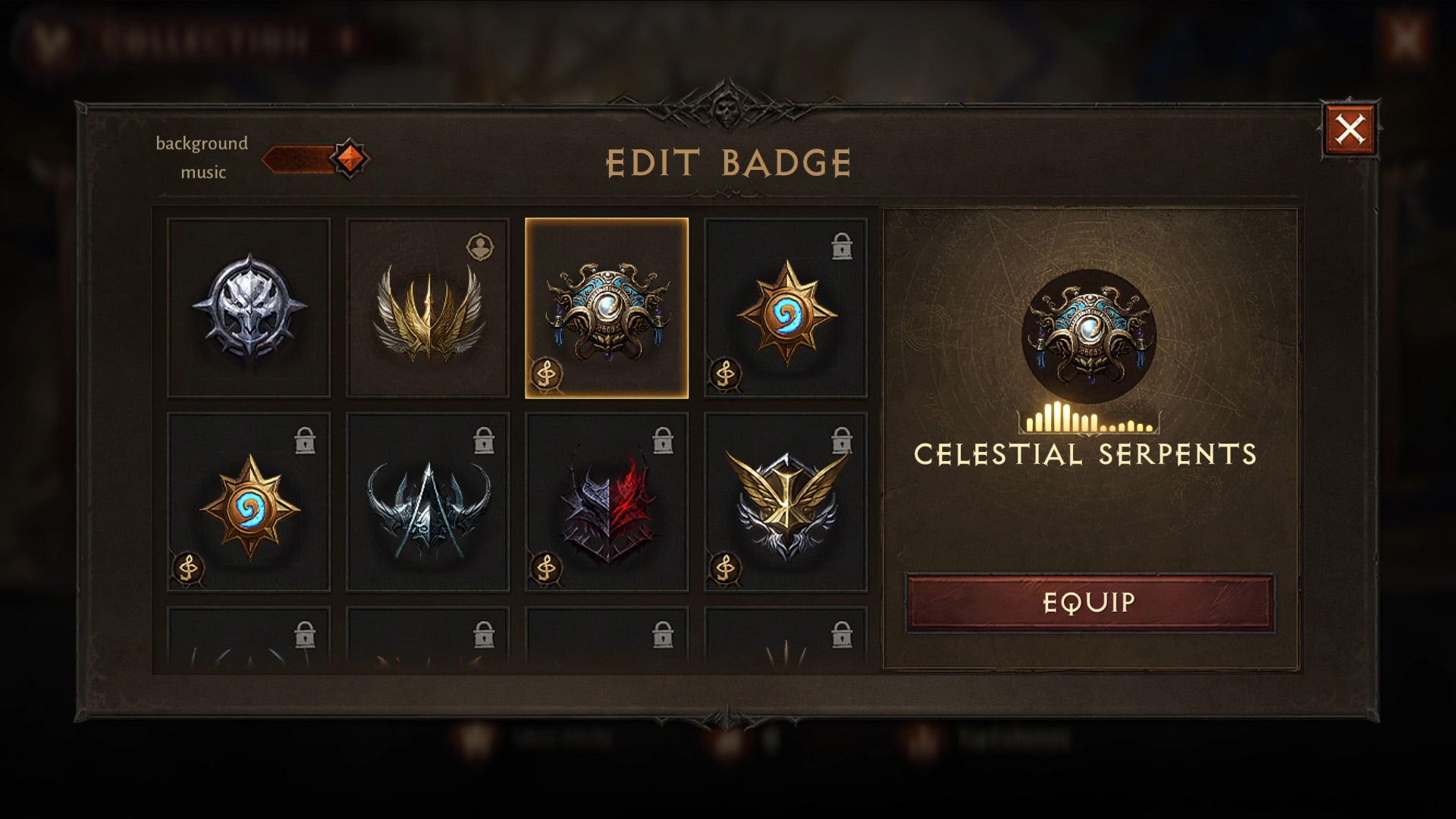Pick the red and black split badge
The height and width of the screenshot is (819, 1456).
607,502
